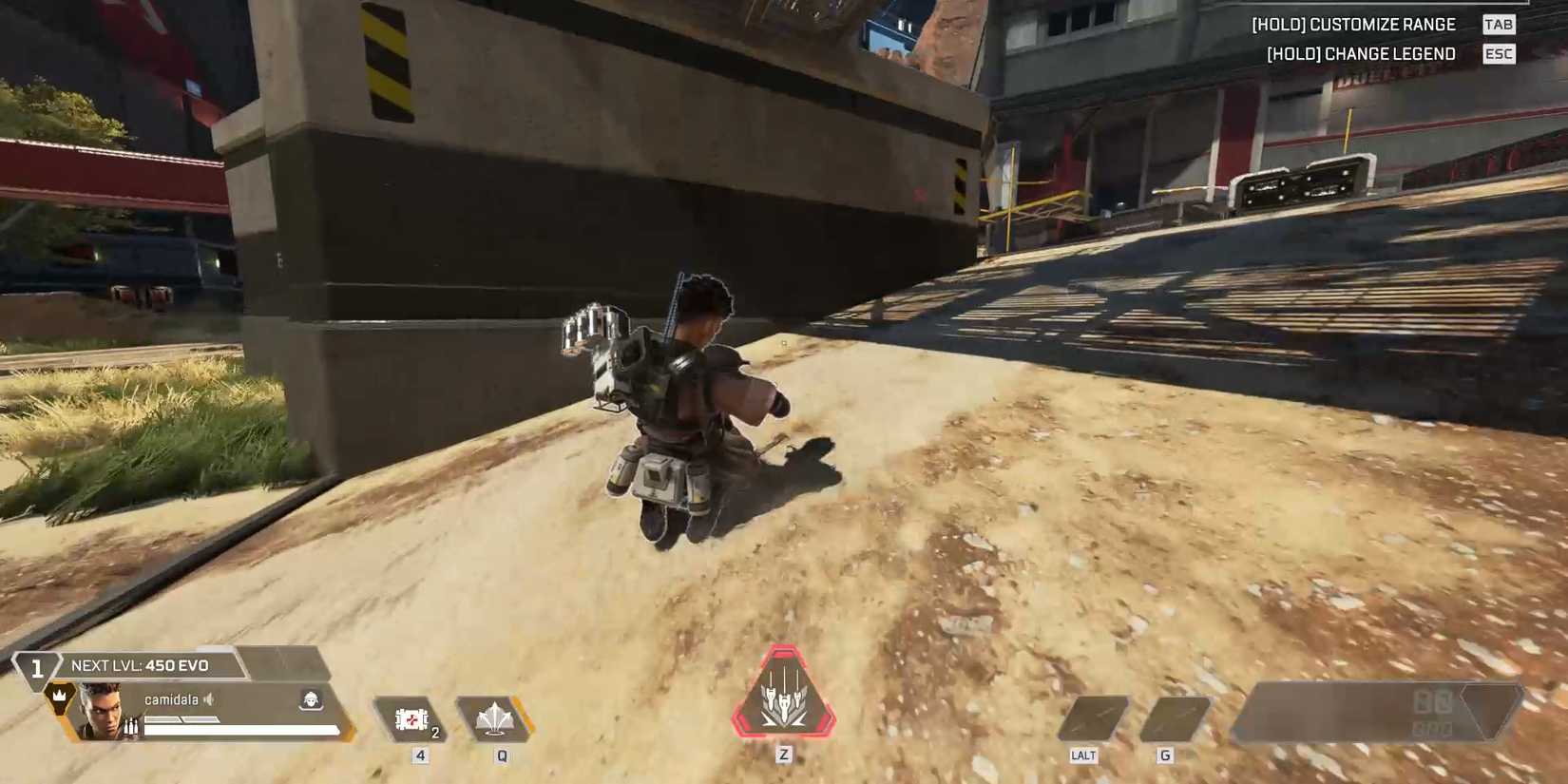Click the white health bar
This screenshot has height=784, width=1568.
coord(242,727)
